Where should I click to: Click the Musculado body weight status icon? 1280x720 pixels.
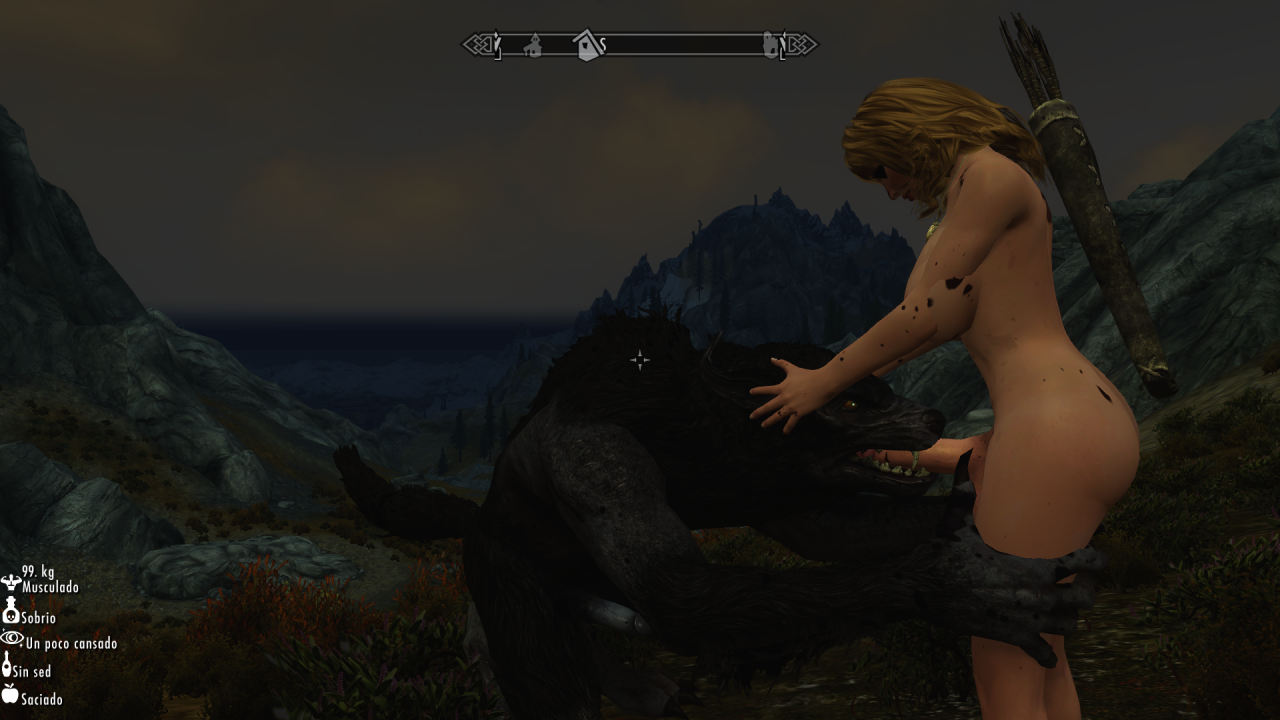tap(11, 581)
